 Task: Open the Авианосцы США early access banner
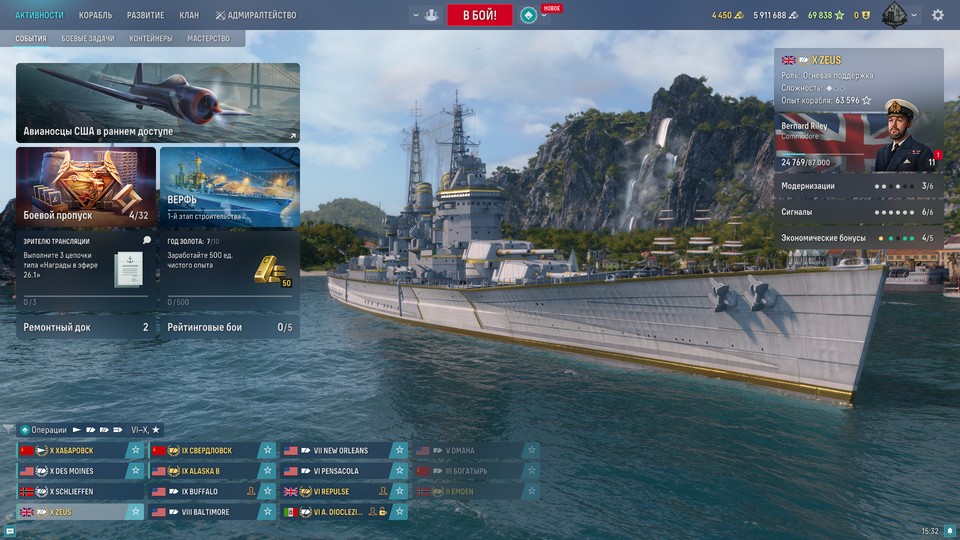pyautogui.click(x=157, y=103)
